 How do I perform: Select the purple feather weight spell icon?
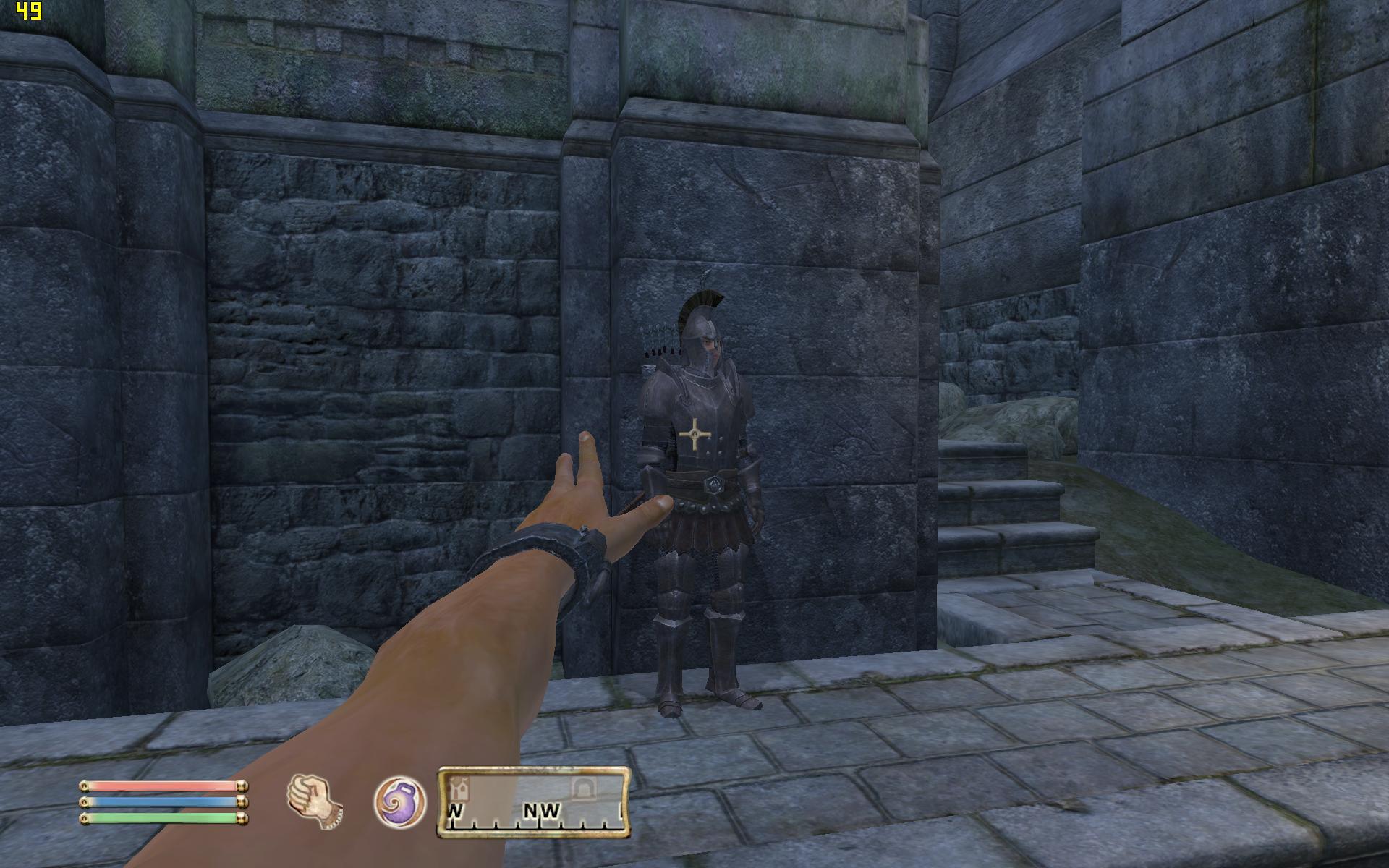click(399, 801)
